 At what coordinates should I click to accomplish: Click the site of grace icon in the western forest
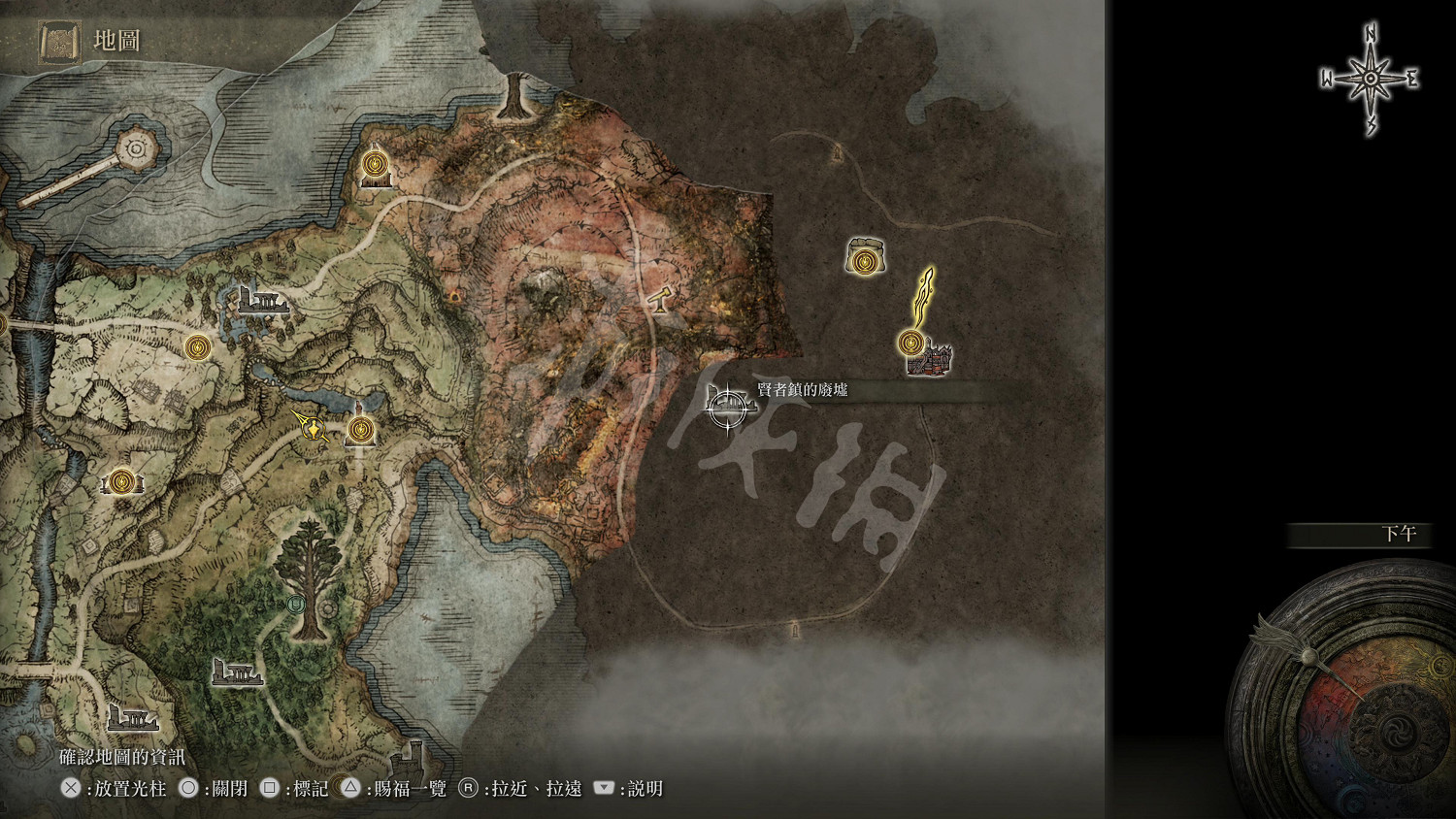pyautogui.click(x=123, y=482)
